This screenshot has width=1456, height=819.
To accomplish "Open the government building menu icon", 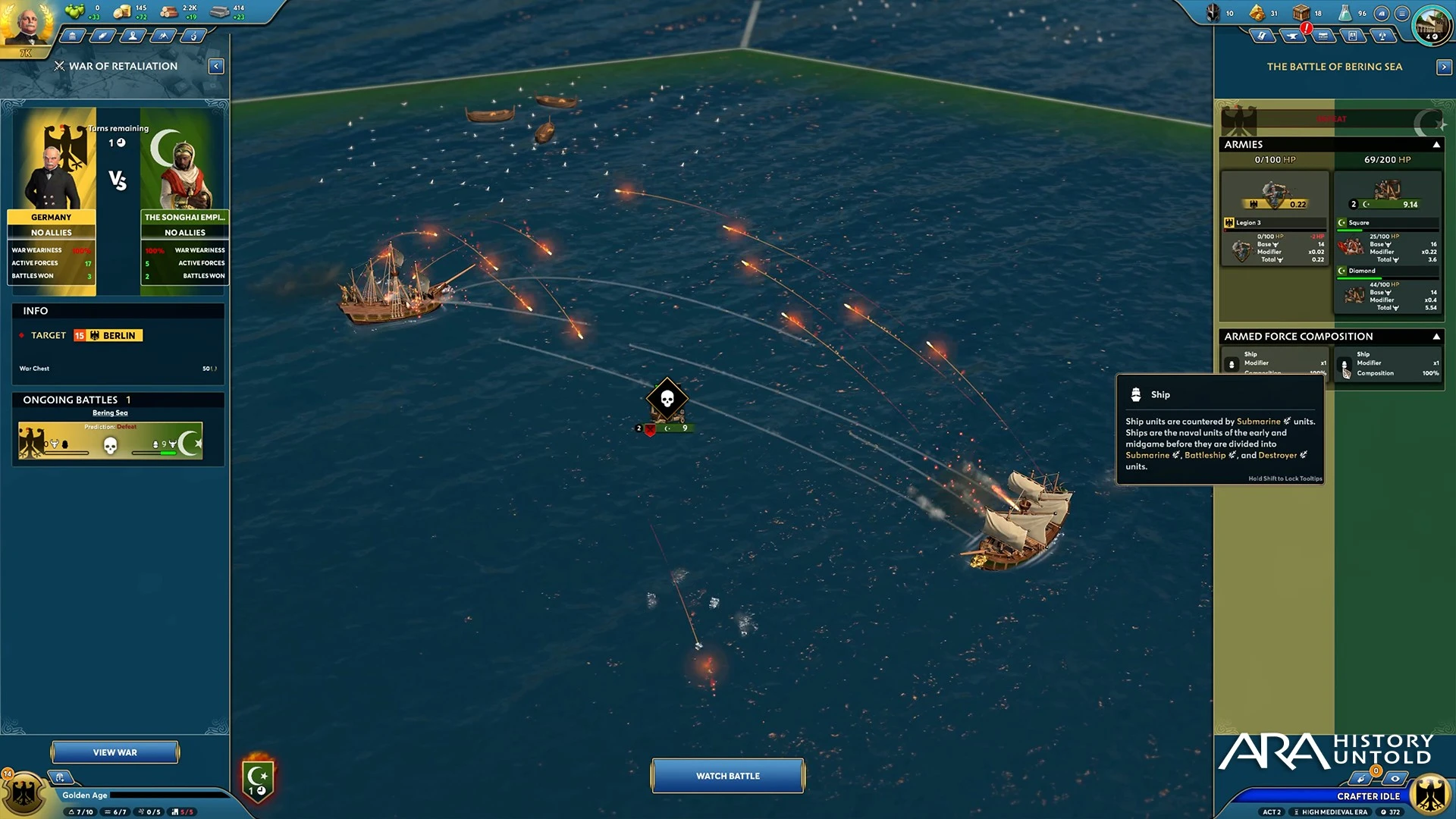I will pos(72,36).
